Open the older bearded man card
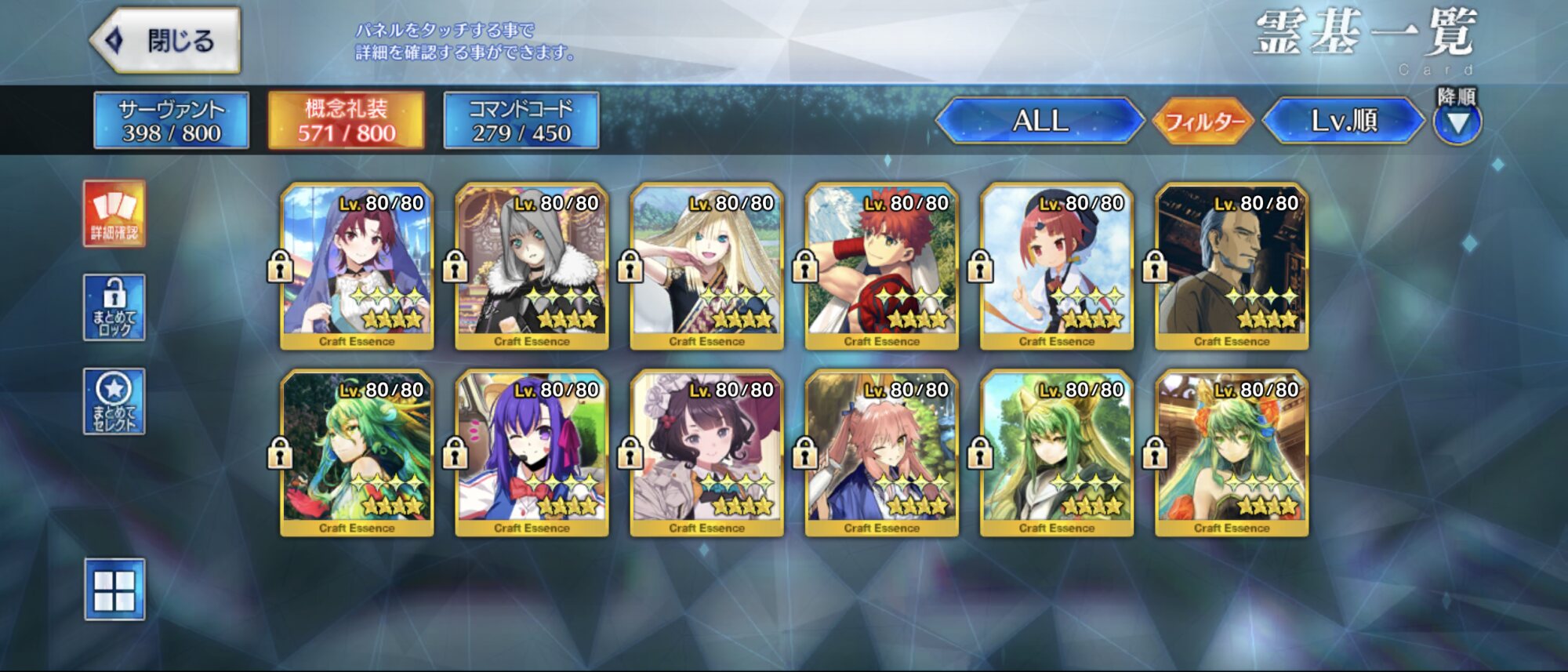Image resolution: width=1568 pixels, height=672 pixels. tap(1231, 267)
